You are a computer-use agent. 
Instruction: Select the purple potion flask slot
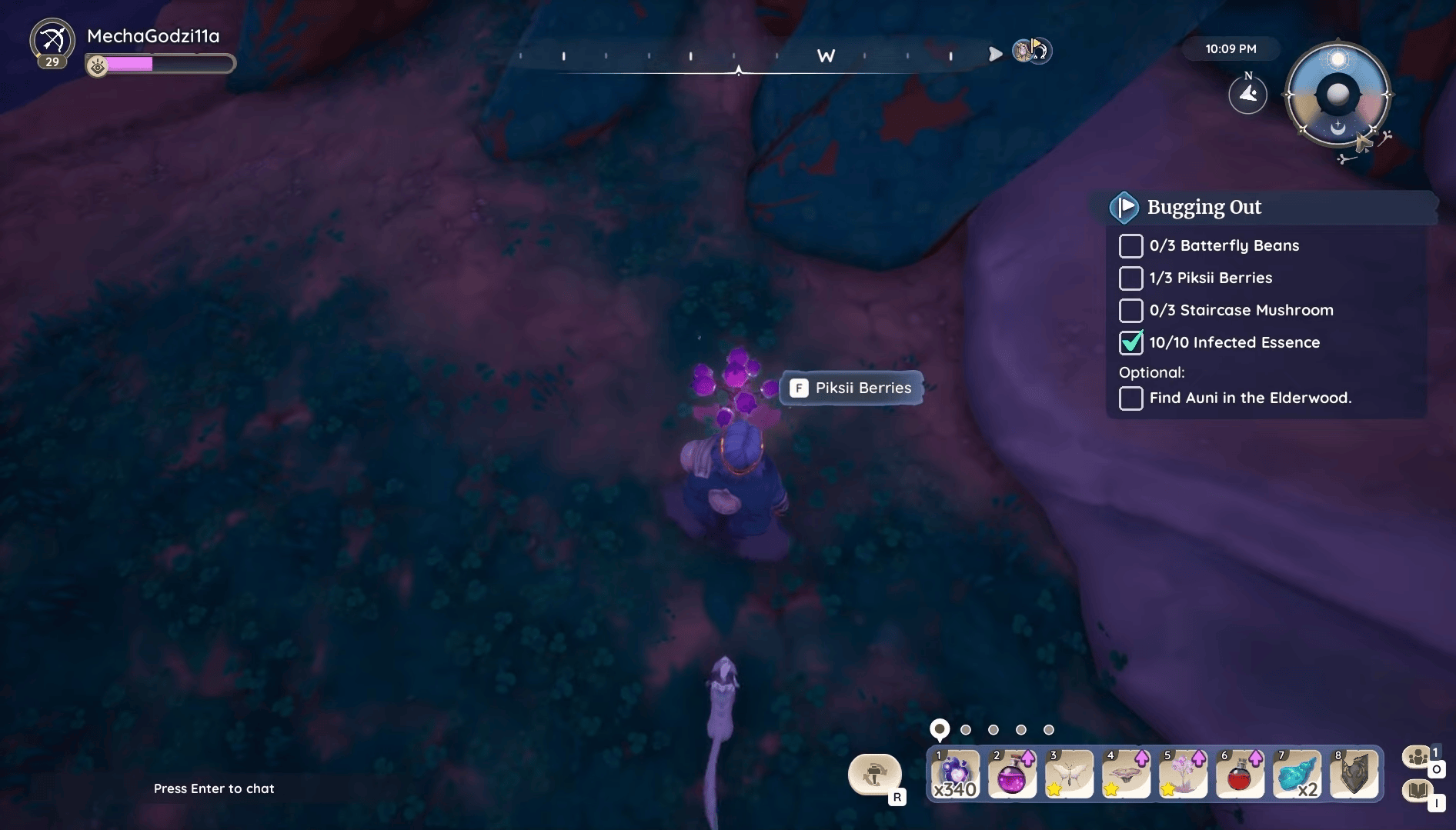(x=1012, y=774)
